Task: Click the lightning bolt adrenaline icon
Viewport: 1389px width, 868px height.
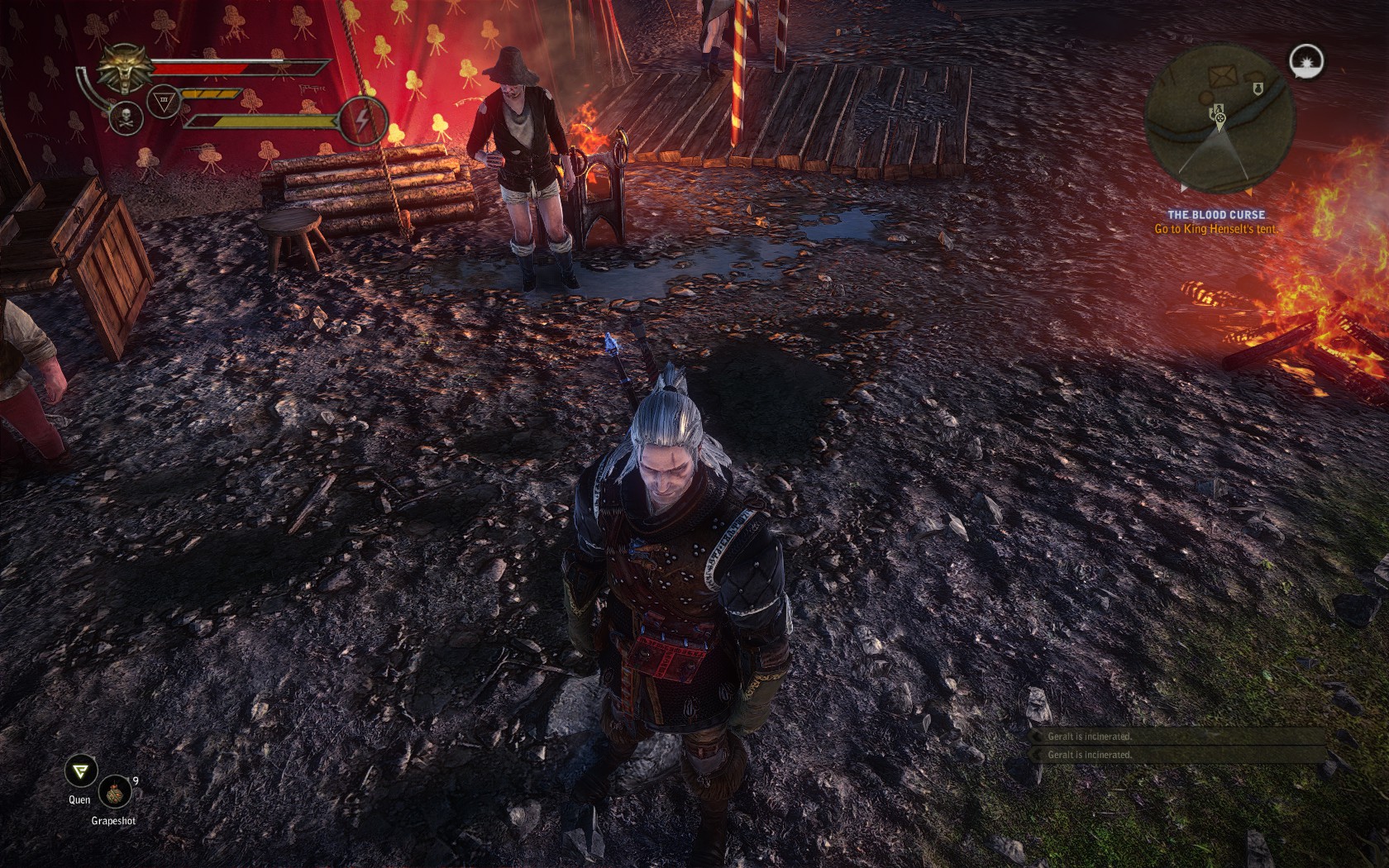Action: 362,118
